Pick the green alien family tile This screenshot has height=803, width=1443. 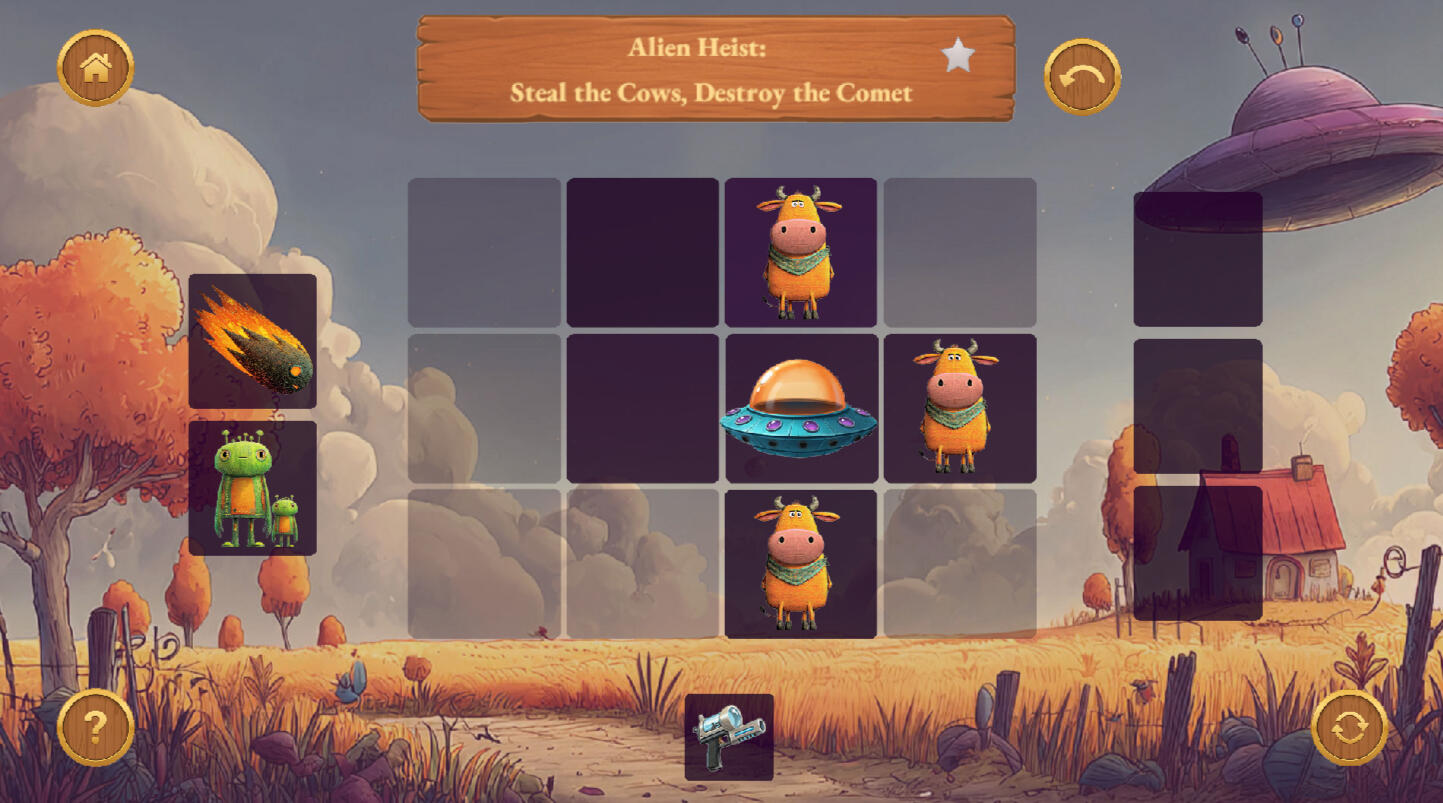click(252, 488)
